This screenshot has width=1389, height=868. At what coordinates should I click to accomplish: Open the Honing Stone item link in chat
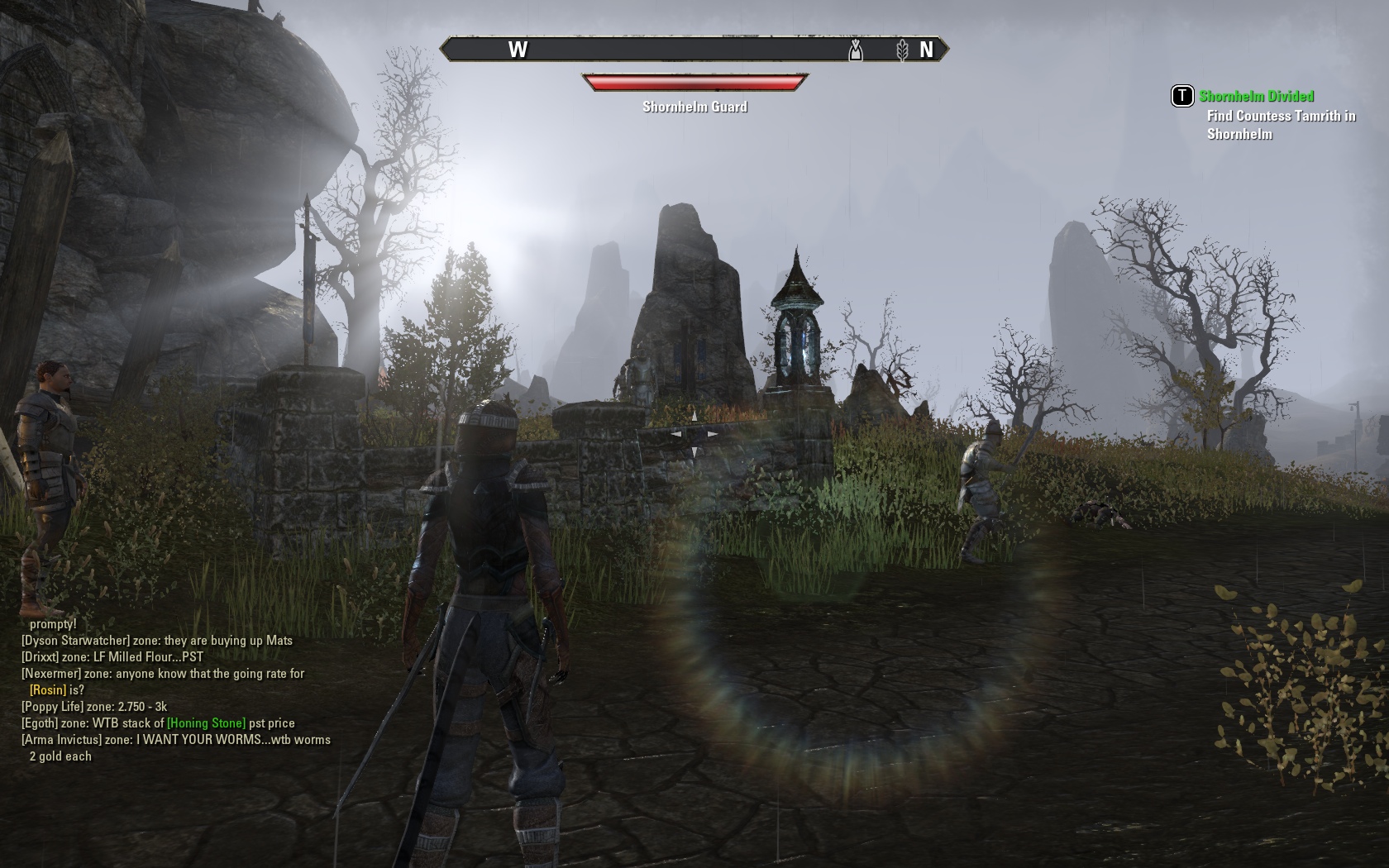click(x=206, y=723)
